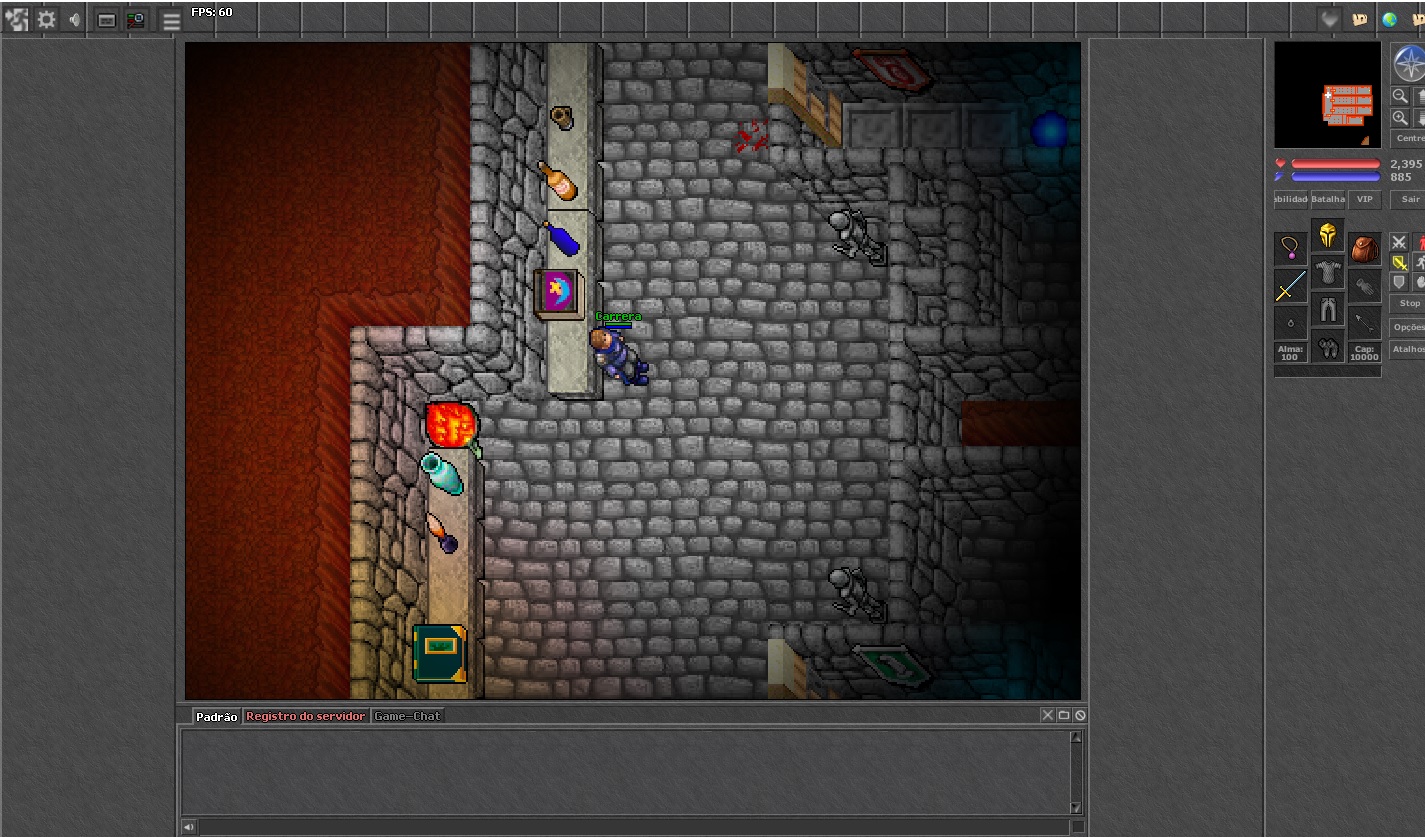Click the logout running-man icon

16,19
